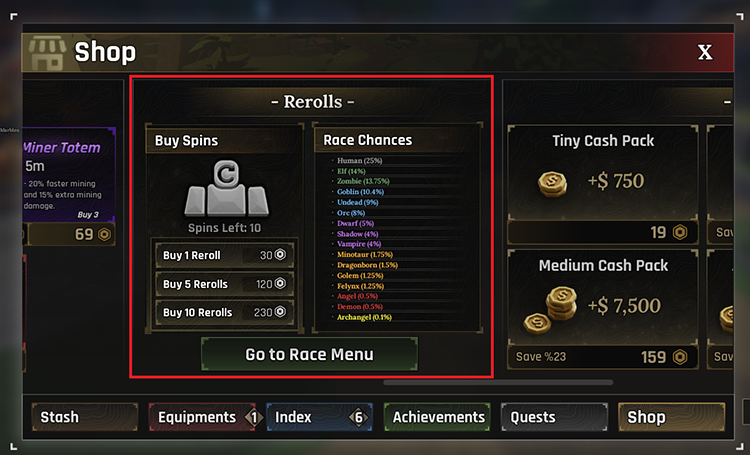Select the Shop tab
Viewport: 750px width, 455px height.
tap(671, 417)
